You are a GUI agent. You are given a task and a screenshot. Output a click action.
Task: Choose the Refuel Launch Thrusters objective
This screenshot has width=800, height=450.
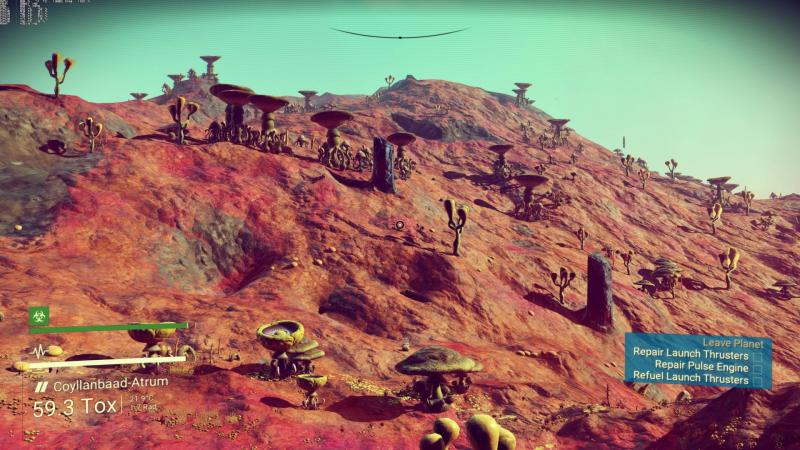pos(691,379)
